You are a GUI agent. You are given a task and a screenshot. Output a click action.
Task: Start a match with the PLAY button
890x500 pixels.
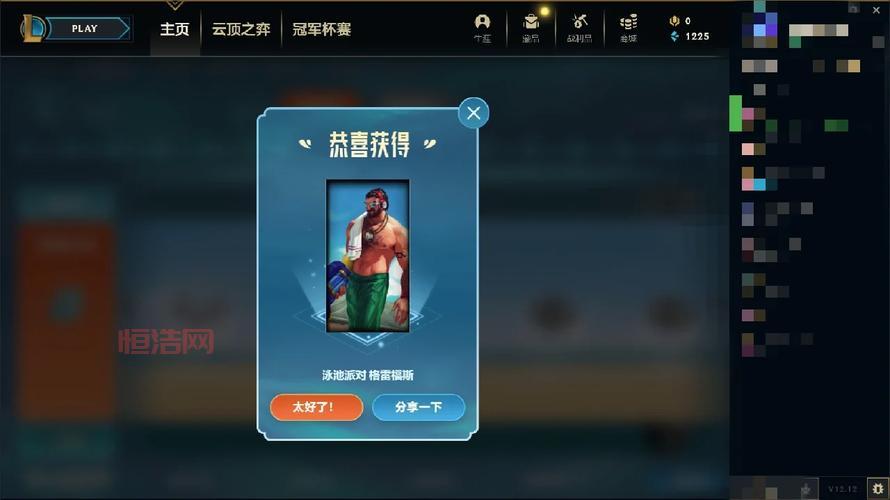(x=86, y=28)
